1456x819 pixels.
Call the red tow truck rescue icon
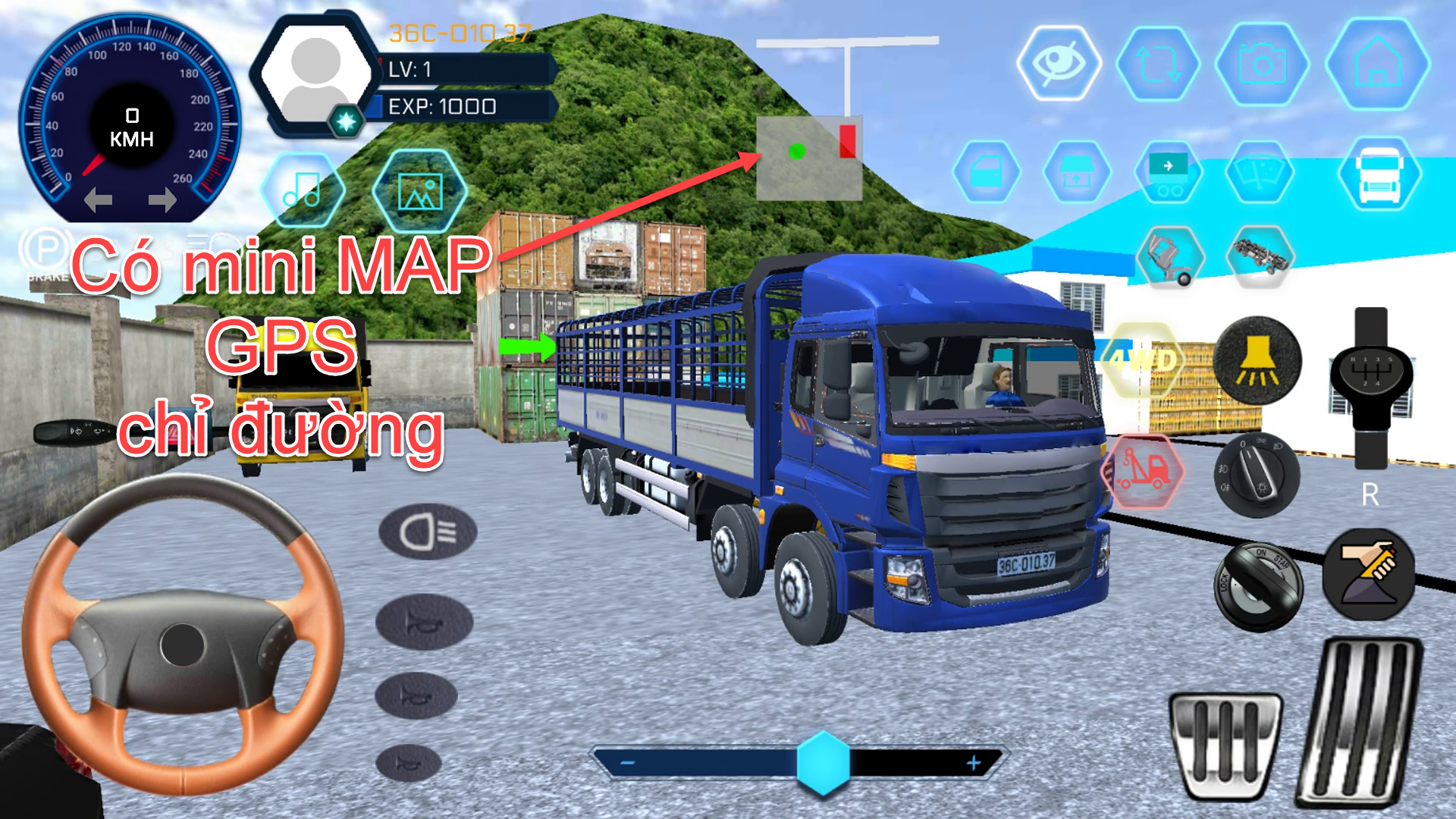point(1144,469)
